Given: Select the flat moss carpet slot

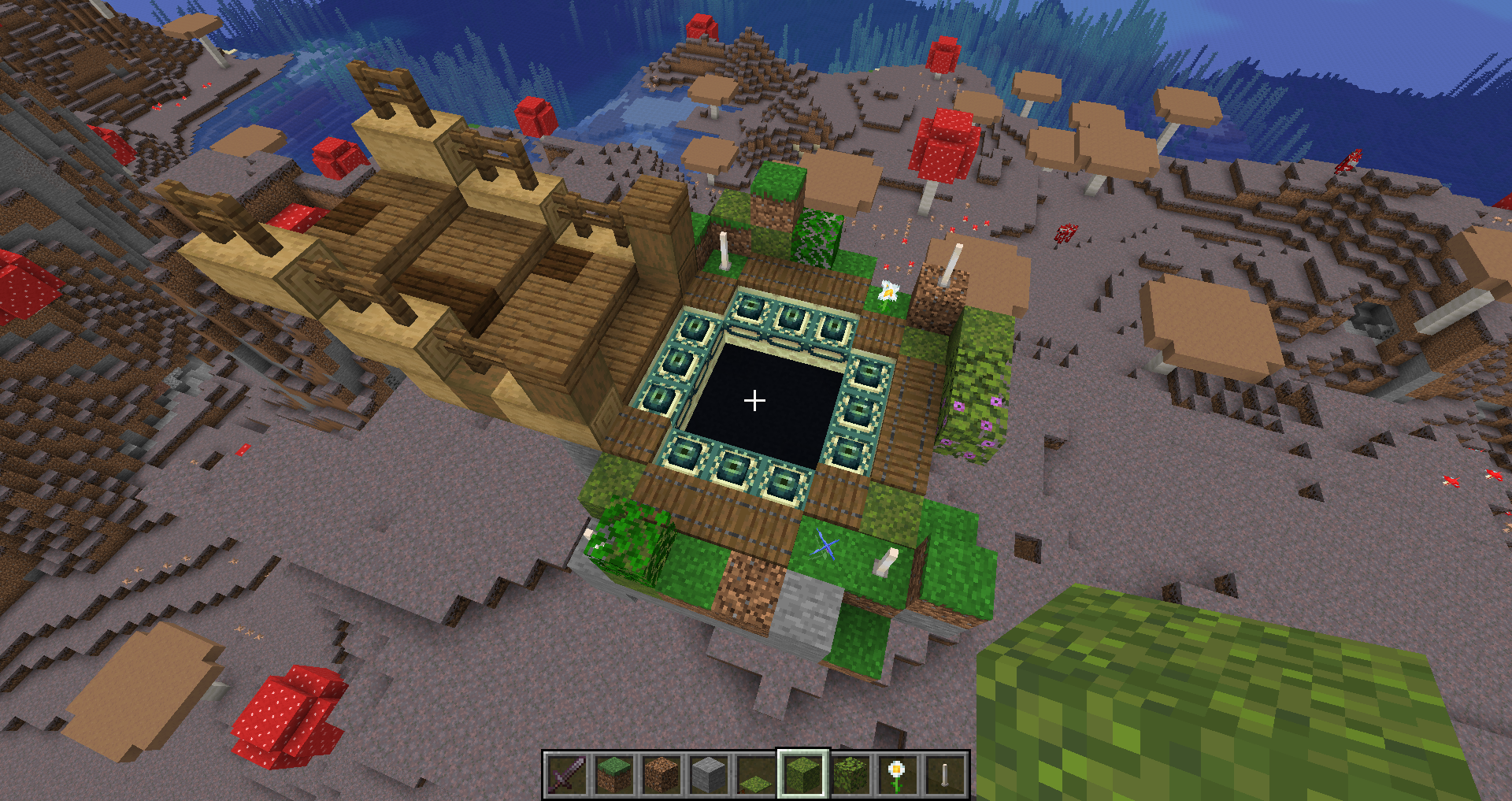Looking at the screenshot, I should [x=755, y=776].
